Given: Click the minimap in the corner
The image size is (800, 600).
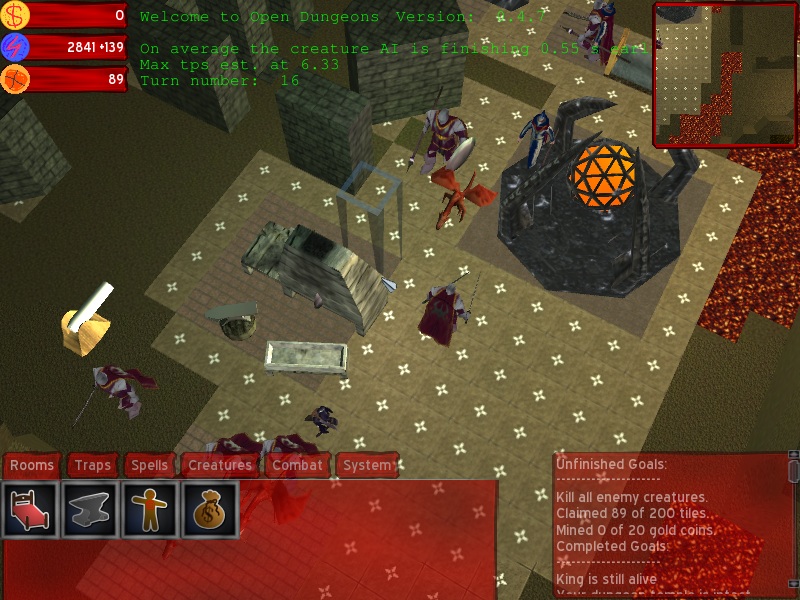Looking at the screenshot, I should (726, 74).
